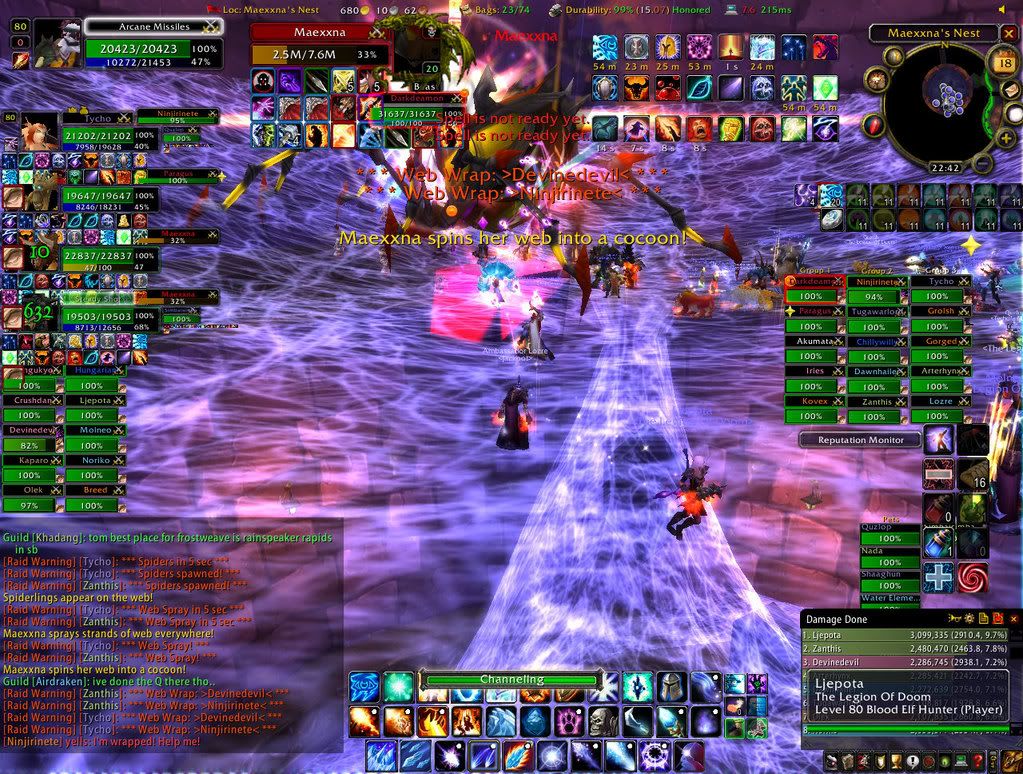Viewport: 1023px width, 774px height.
Task: Open the calendar showing day 18
Action: (x=1004, y=63)
